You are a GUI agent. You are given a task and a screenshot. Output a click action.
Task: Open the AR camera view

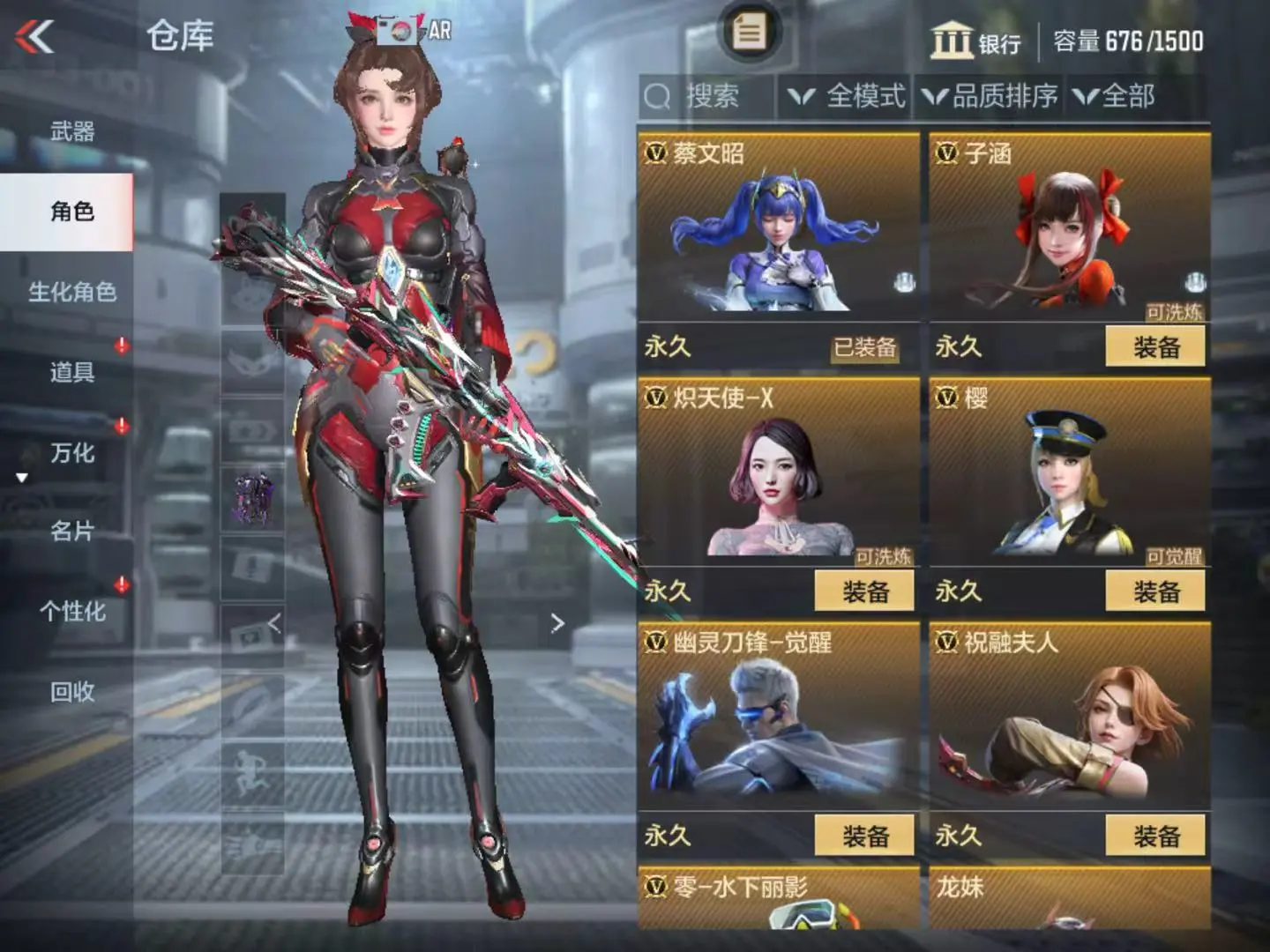(x=415, y=31)
